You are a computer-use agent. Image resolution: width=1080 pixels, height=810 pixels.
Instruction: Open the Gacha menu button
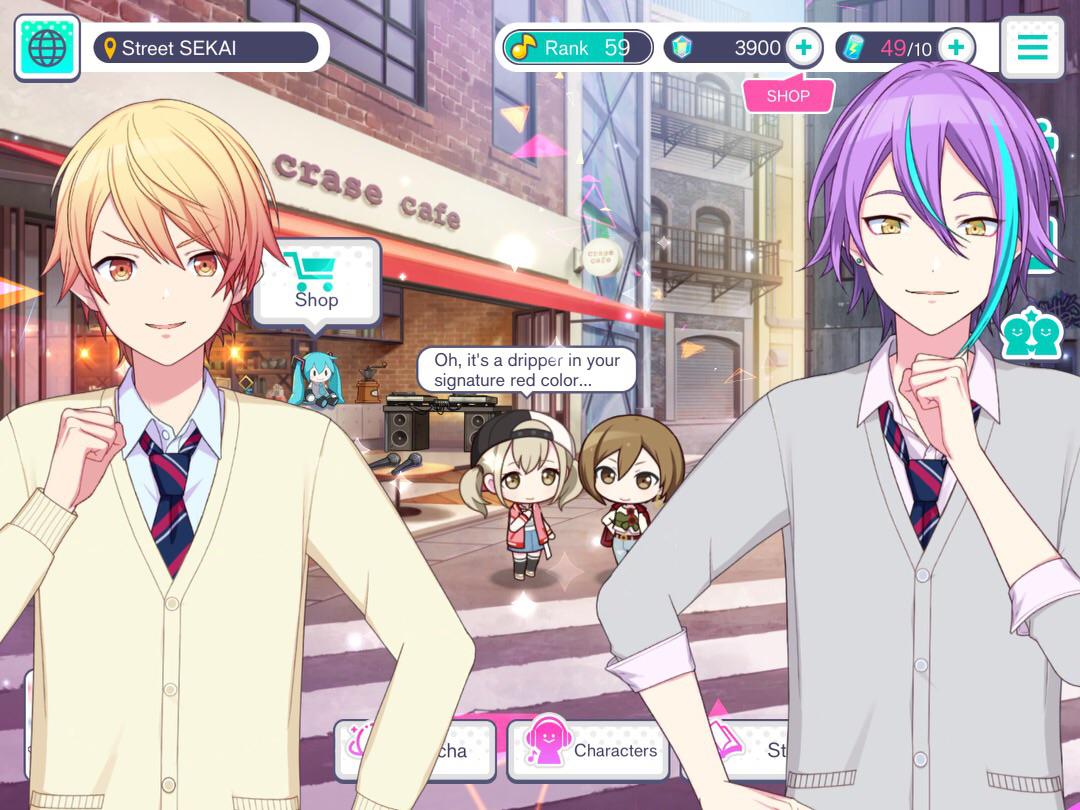[448, 751]
